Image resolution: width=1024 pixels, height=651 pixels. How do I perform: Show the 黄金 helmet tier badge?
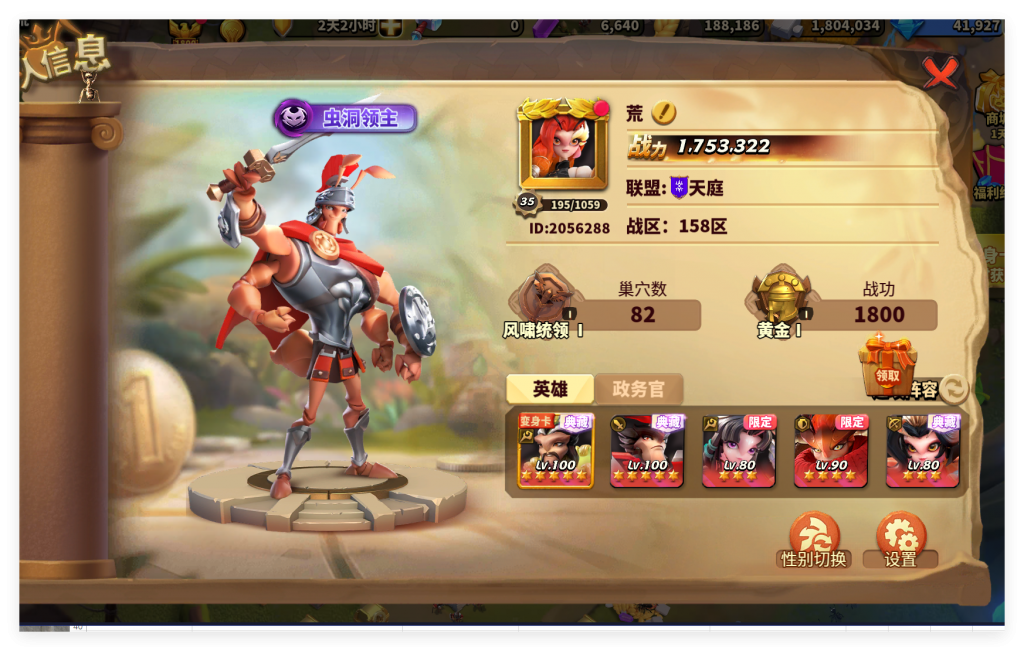coord(782,297)
